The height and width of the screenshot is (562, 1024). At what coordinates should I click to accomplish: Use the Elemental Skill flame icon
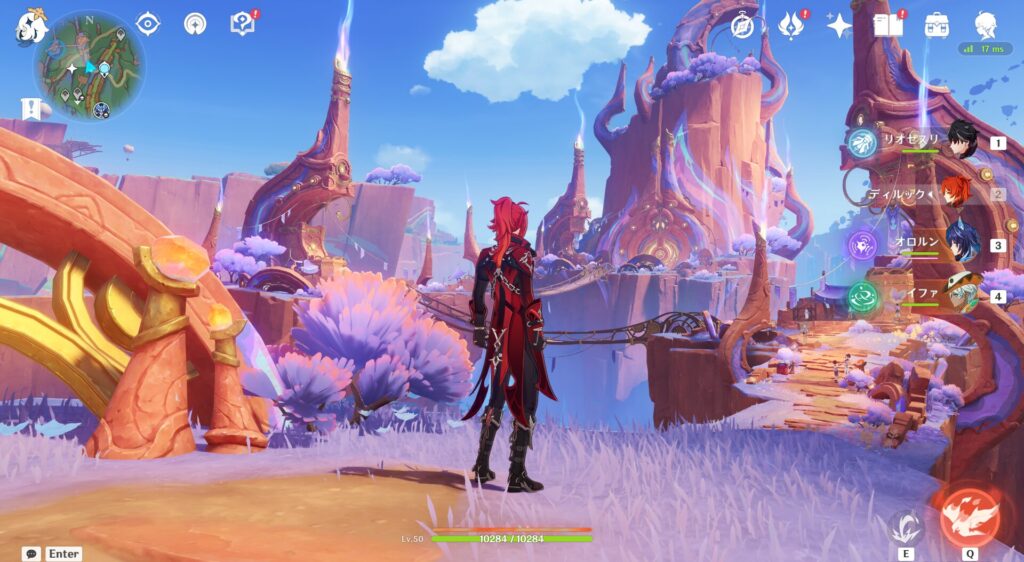click(906, 526)
